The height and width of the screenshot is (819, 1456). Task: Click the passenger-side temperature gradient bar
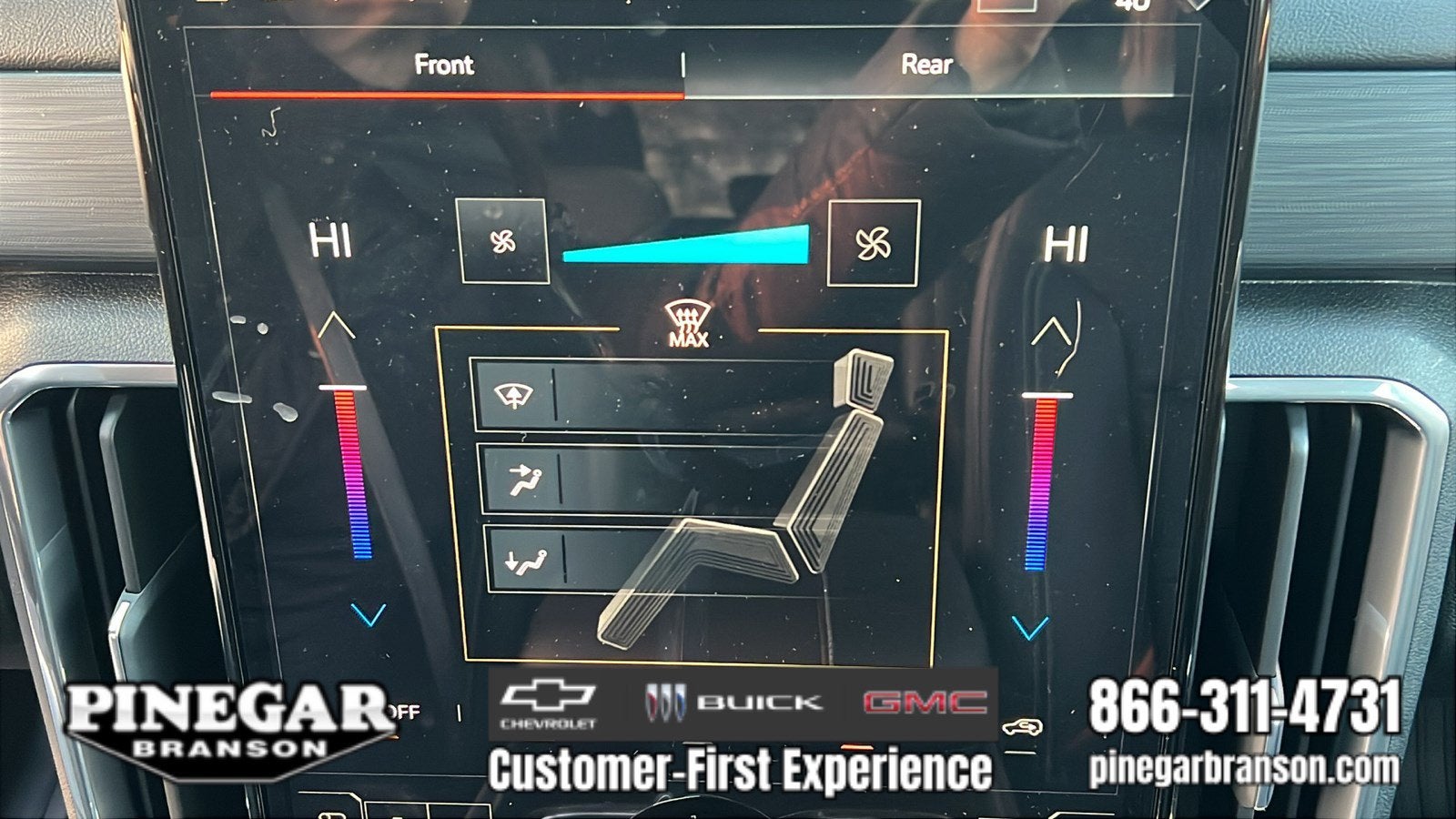[1041, 484]
